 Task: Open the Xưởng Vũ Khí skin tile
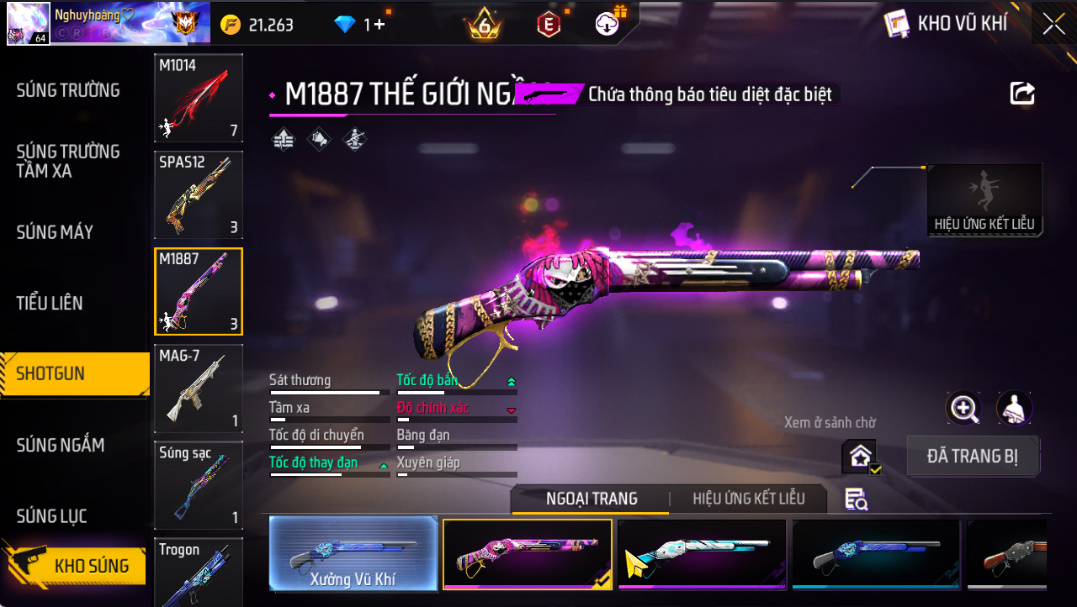click(x=353, y=553)
